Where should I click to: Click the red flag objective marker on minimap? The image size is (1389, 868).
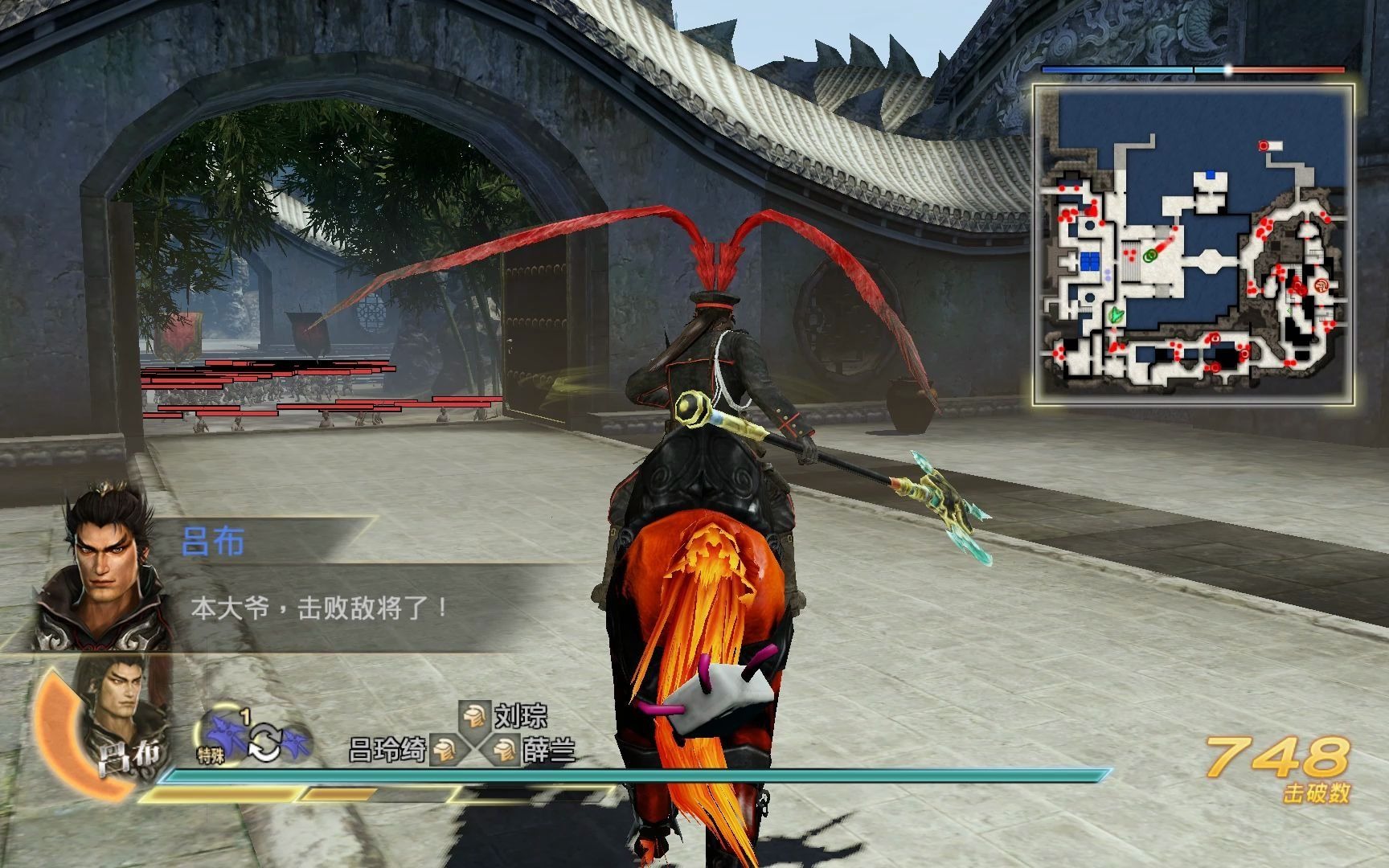(1264, 145)
